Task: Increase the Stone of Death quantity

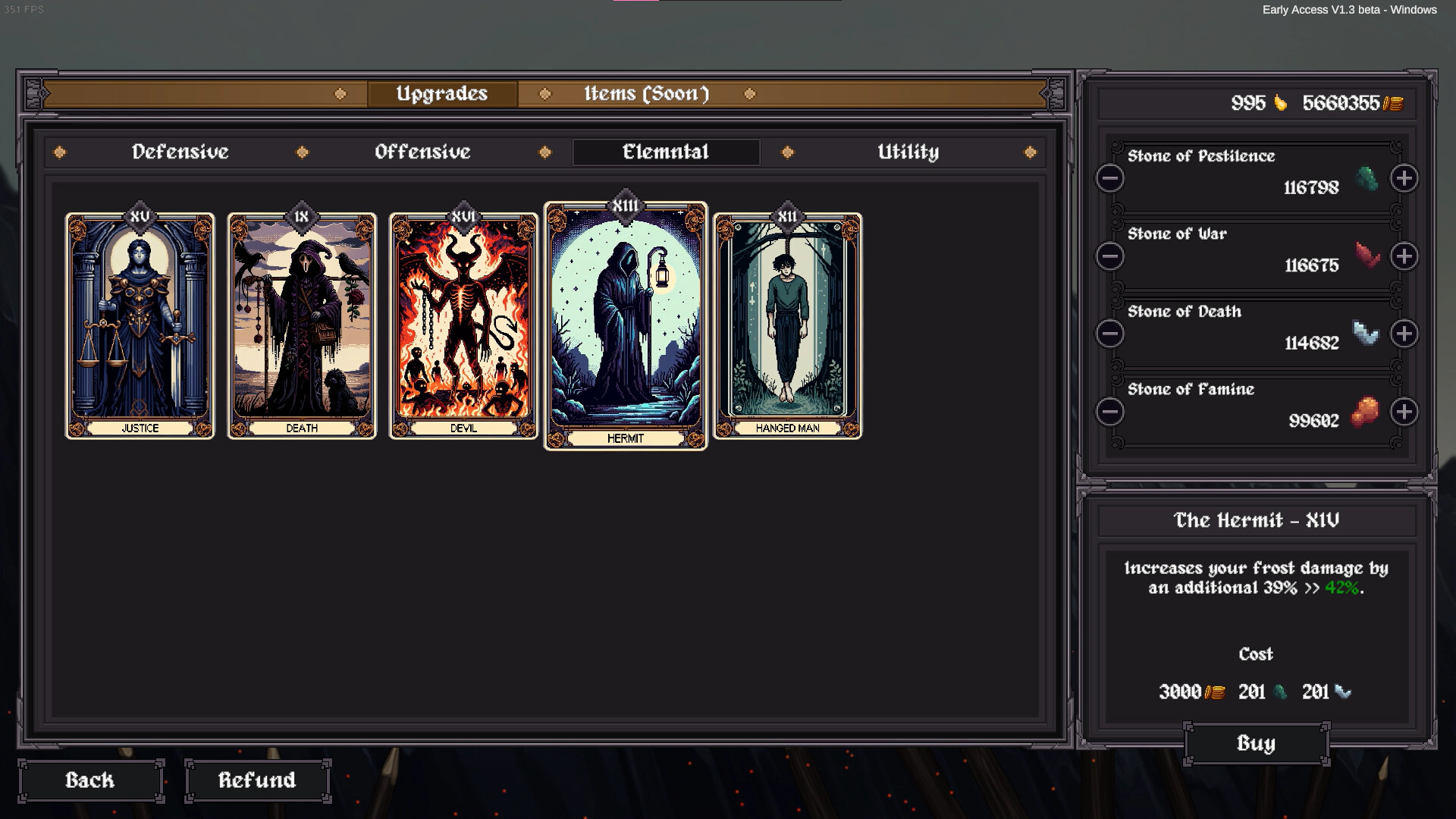Action: pos(1405,334)
